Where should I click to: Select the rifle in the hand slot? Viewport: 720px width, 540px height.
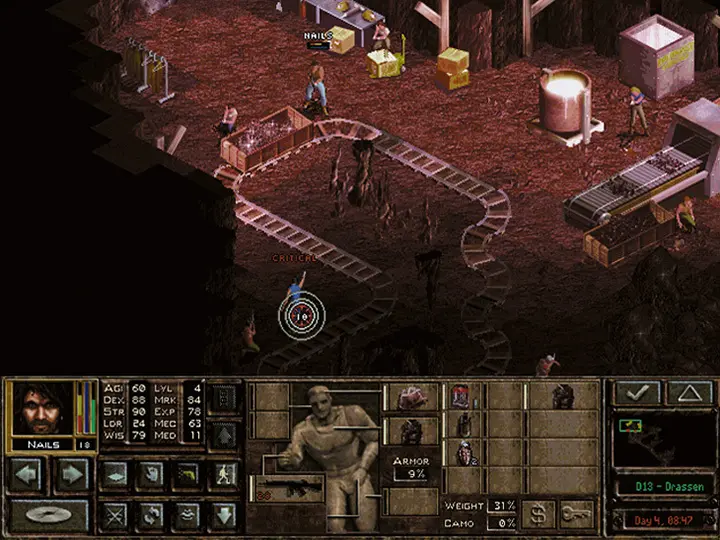click(x=290, y=488)
